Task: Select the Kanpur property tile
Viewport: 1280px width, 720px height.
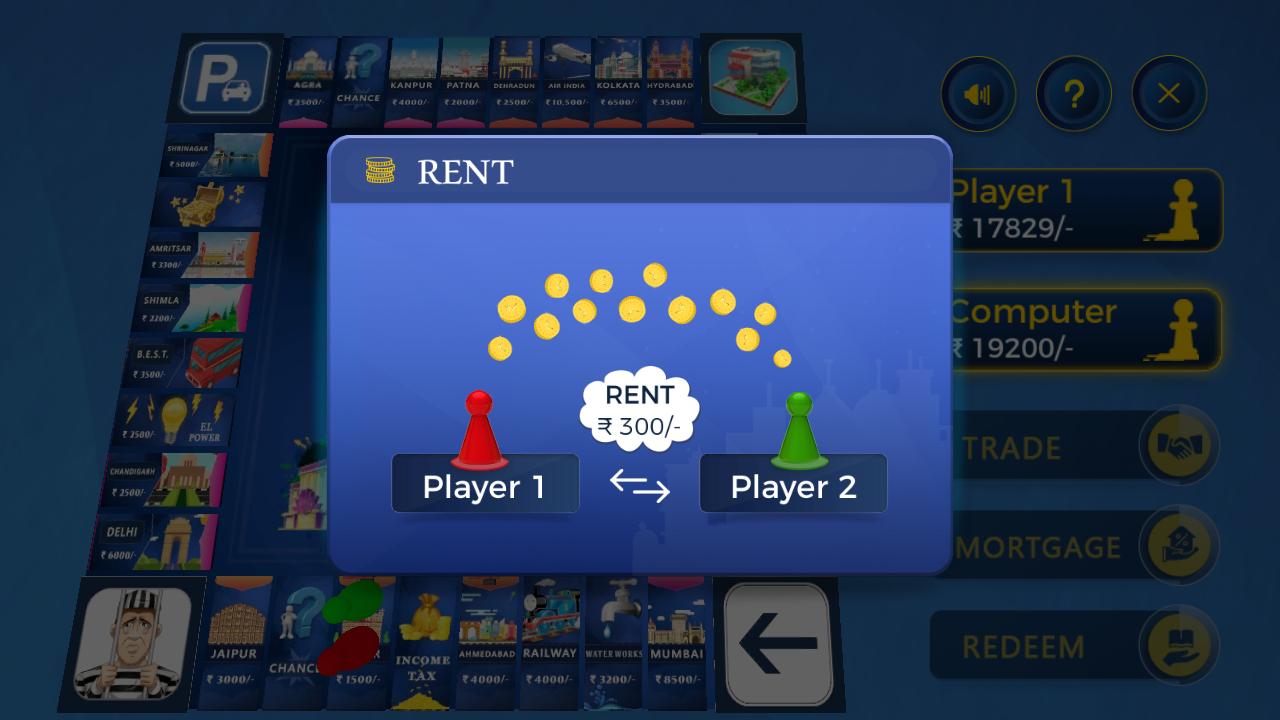Action: pos(411,80)
